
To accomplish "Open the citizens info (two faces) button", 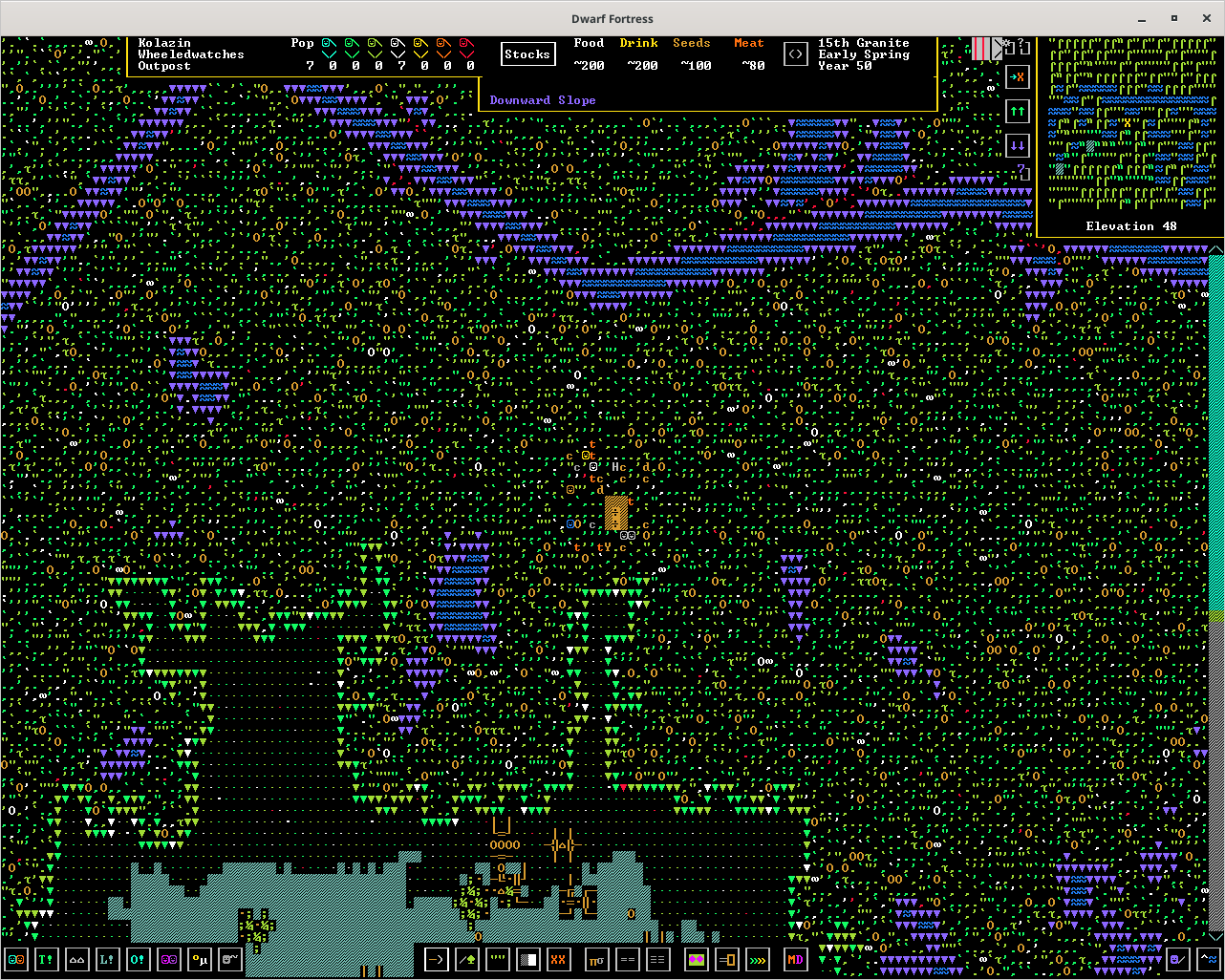I will tap(16, 959).
